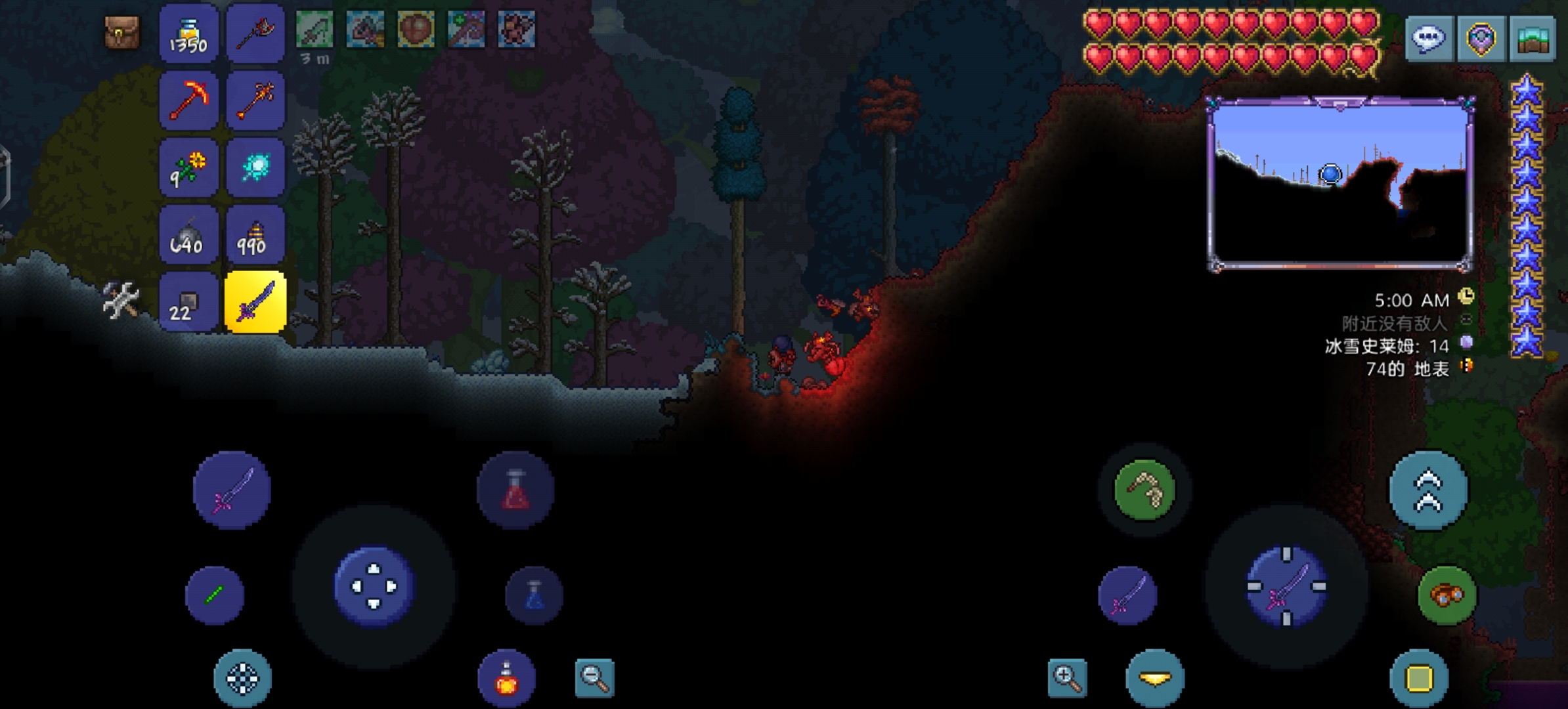This screenshot has width=1568, height=709.
Task: Tap the double-arrow jump button
Action: (1429, 490)
